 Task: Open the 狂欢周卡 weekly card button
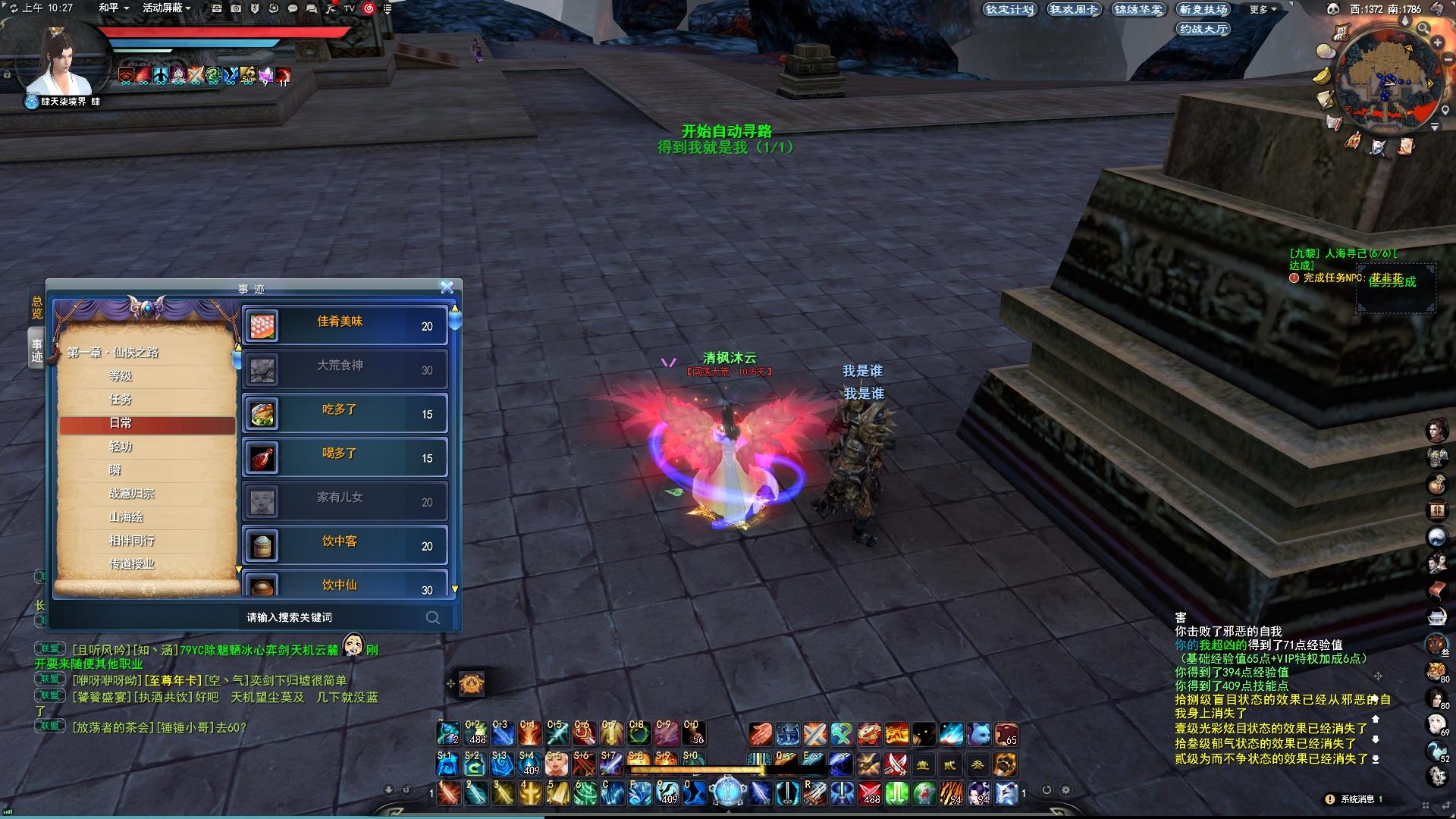pyautogui.click(x=1073, y=10)
